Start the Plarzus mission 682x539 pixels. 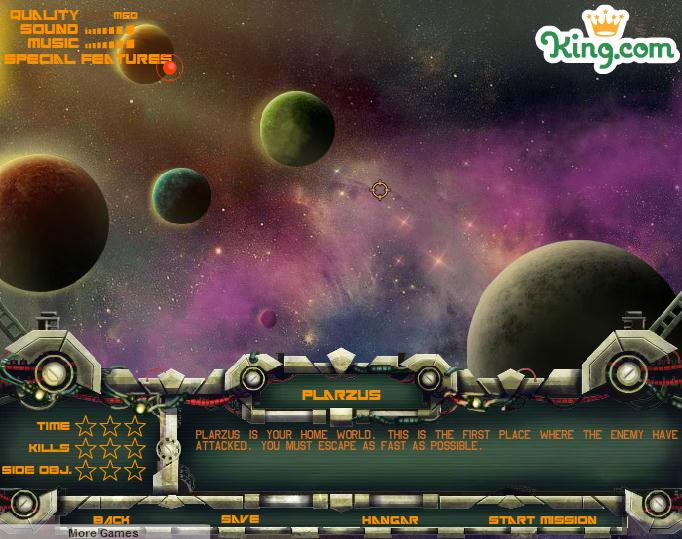point(542,520)
